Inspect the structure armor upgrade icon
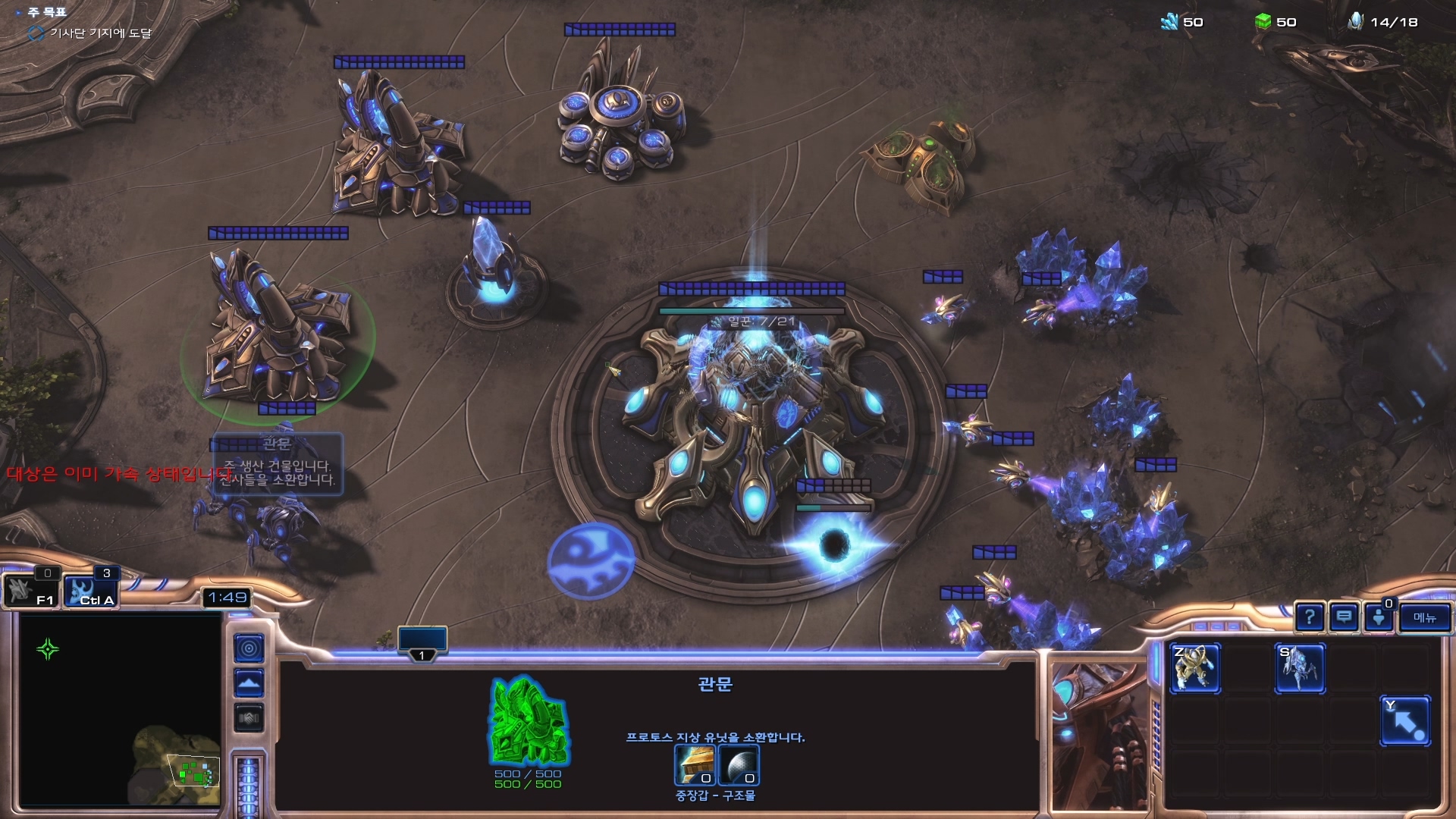The width and height of the screenshot is (1456, 819). [x=695, y=765]
